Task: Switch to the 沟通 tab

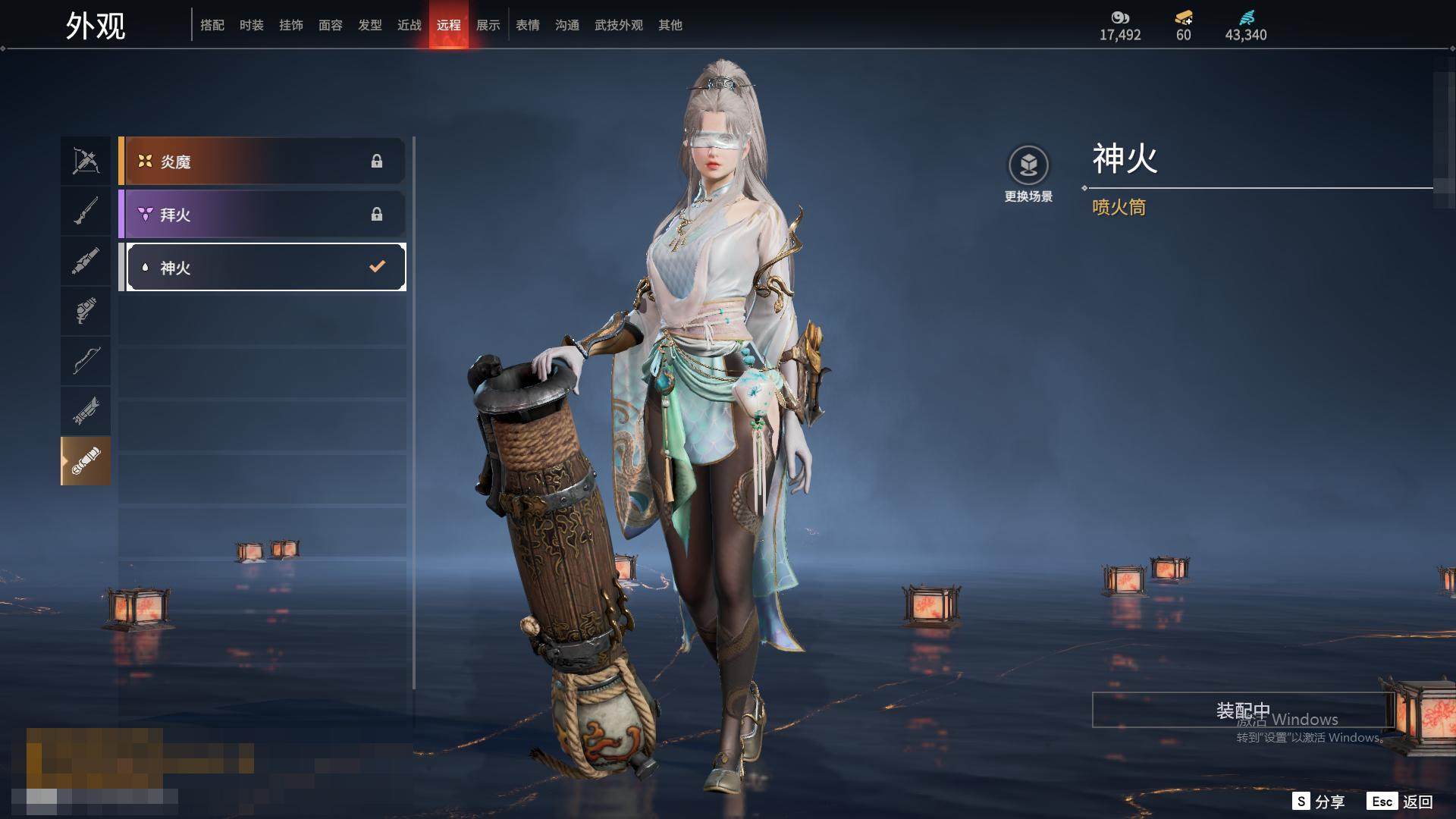Action: 567,25
